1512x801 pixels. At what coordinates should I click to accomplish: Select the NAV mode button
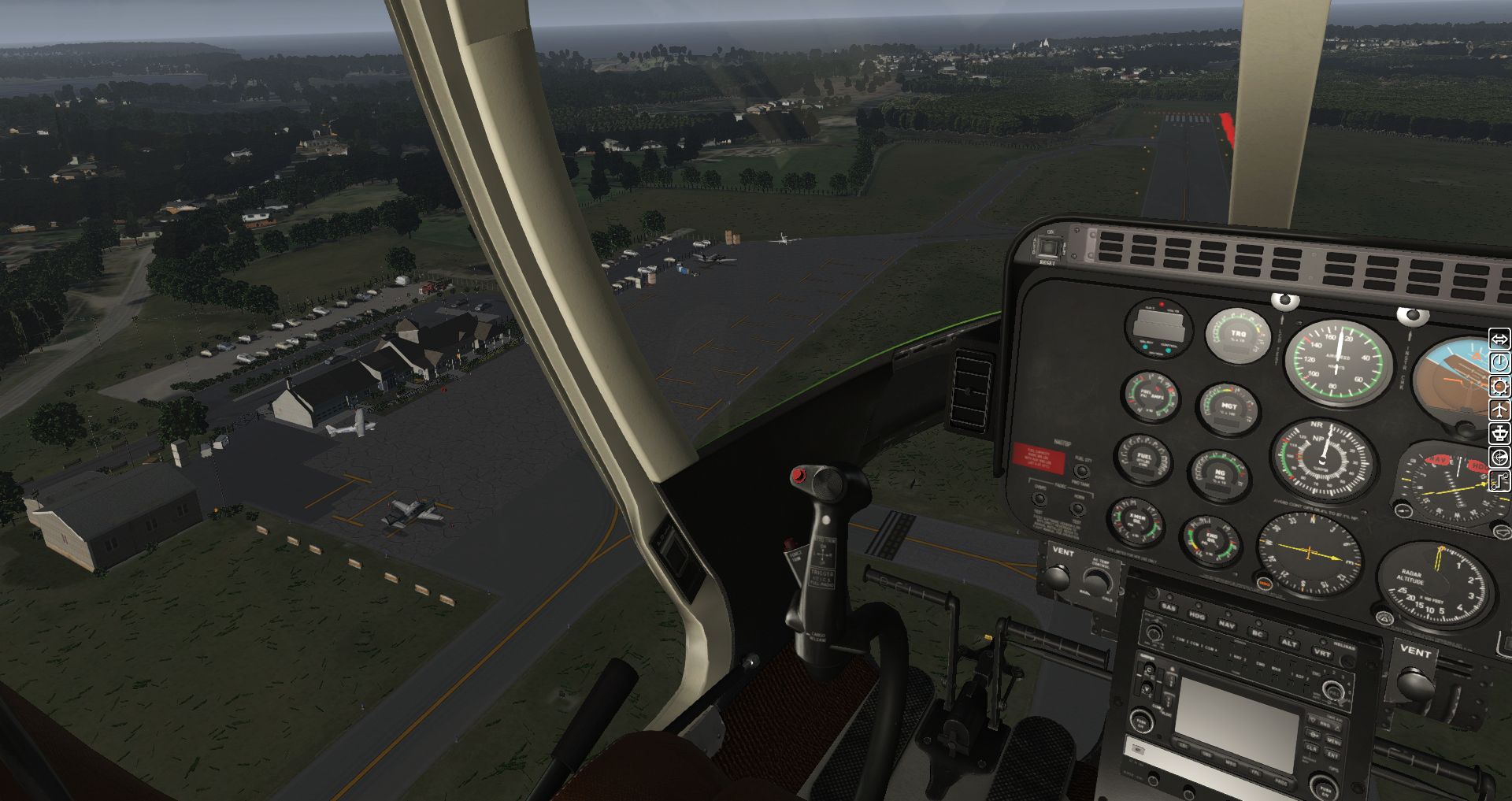[1227, 624]
